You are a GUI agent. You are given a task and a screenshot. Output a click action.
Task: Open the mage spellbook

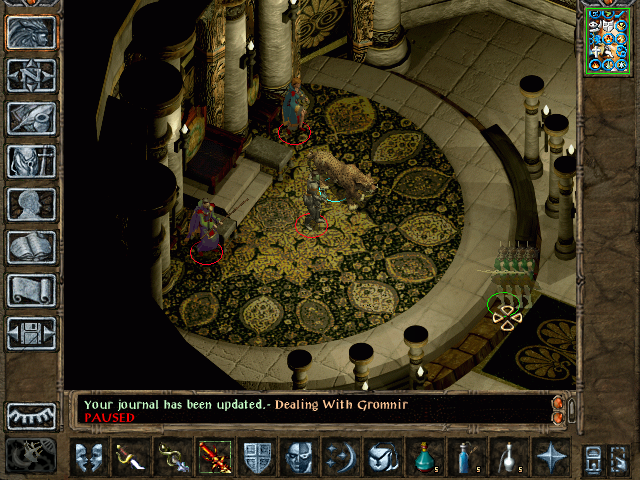32,247
